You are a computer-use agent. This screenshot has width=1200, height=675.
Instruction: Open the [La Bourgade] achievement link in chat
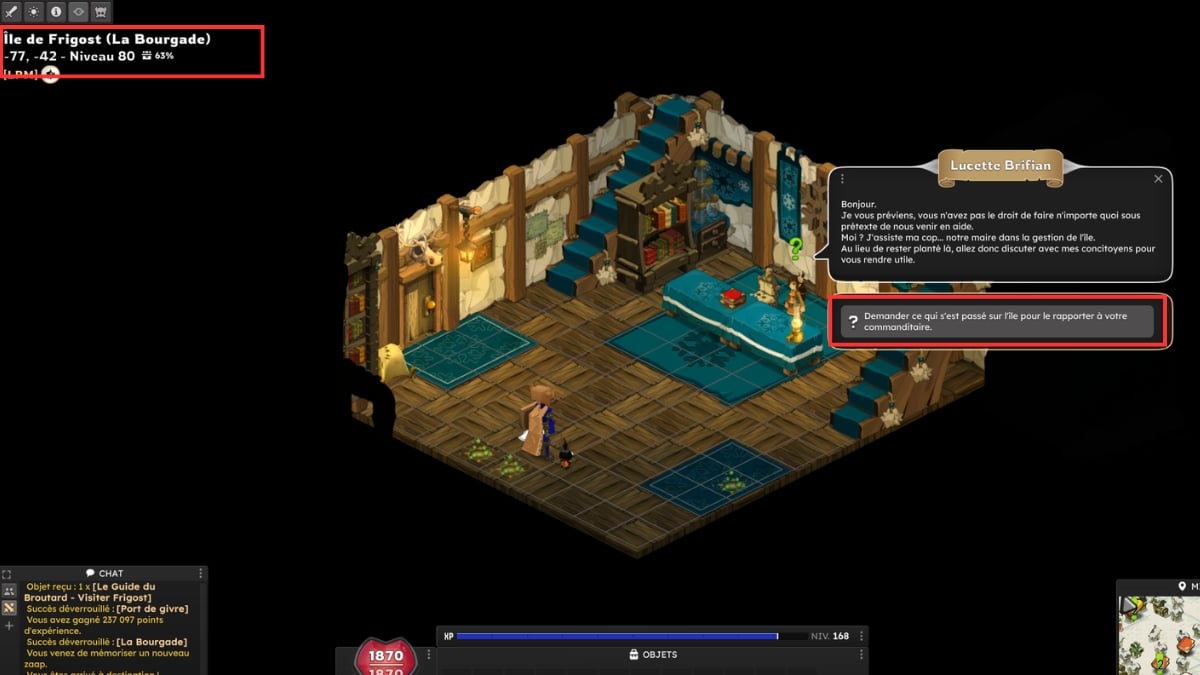click(x=151, y=642)
